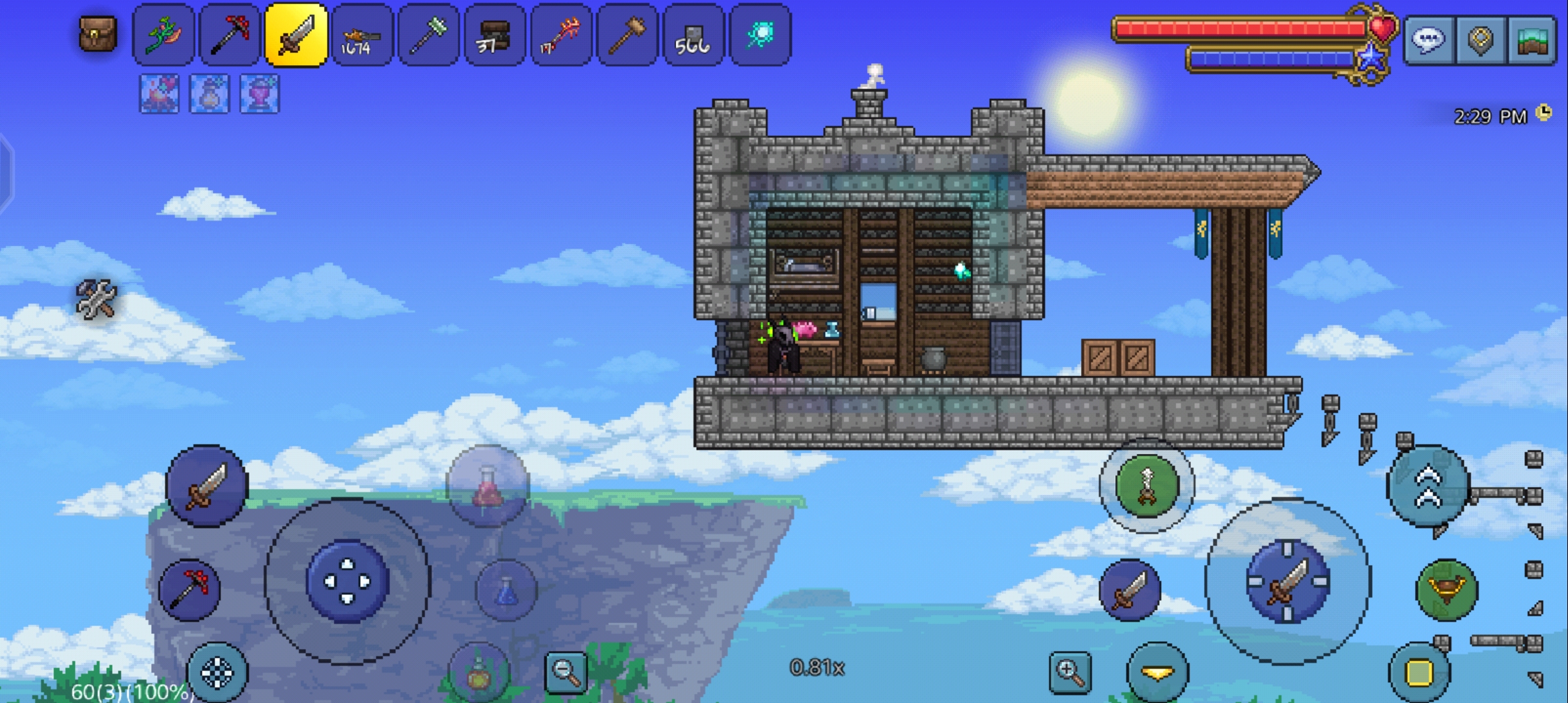Open the wrench and hammer settings icon
This screenshot has width=1568, height=703.
click(x=96, y=299)
